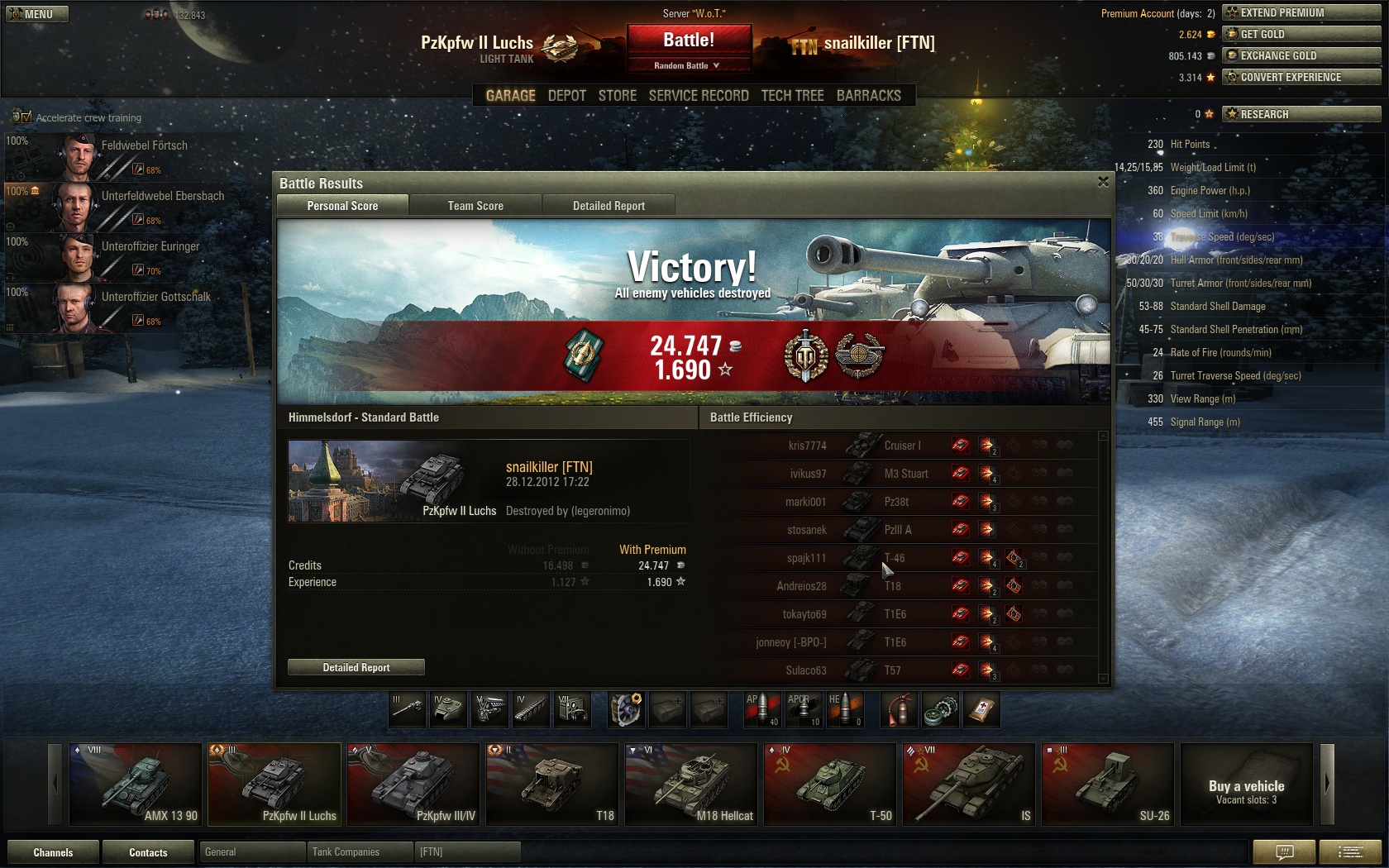Open the Research button
This screenshot has height=868, width=1389.
[1301, 114]
